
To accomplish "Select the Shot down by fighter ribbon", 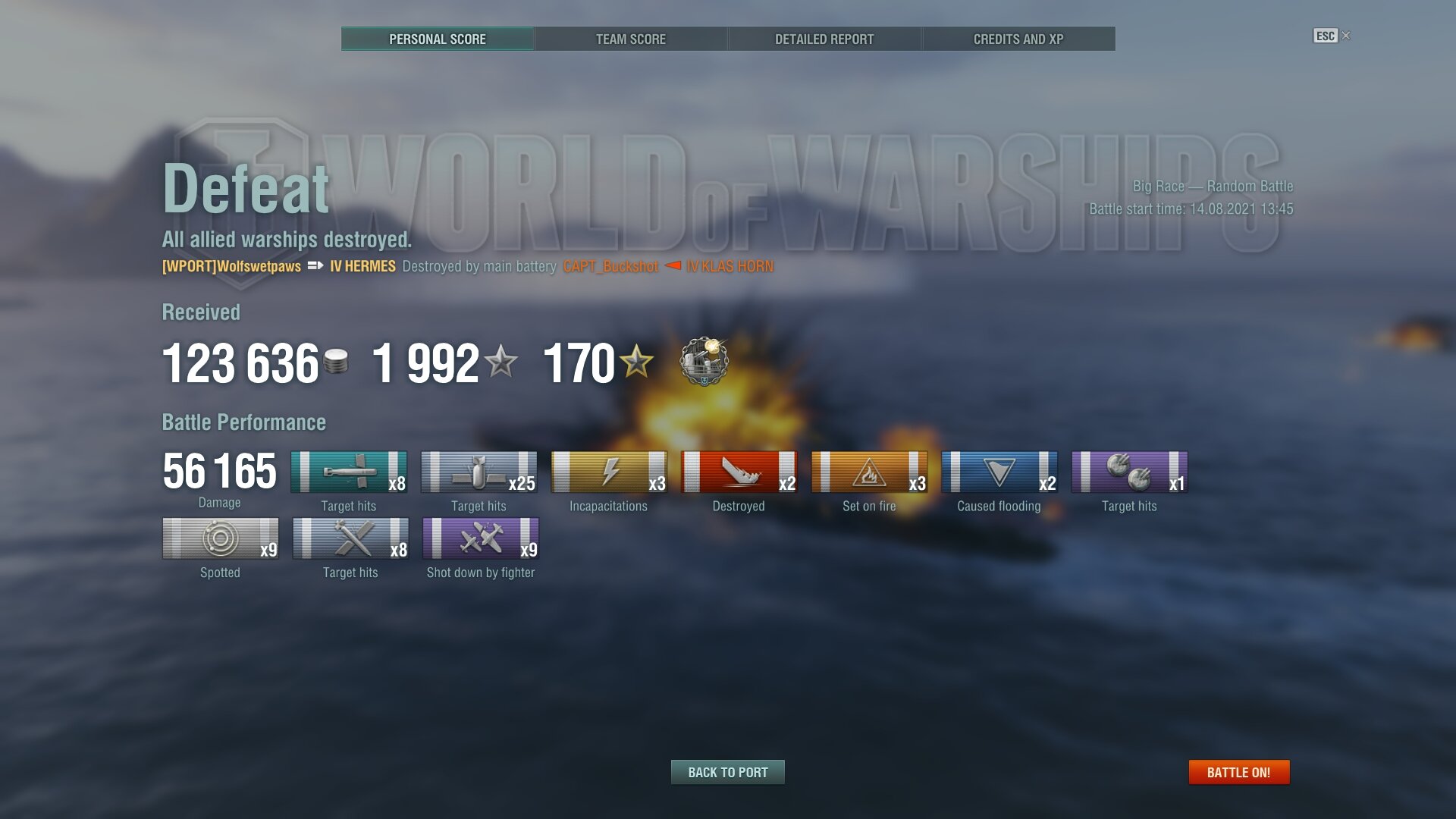I will pos(481,538).
